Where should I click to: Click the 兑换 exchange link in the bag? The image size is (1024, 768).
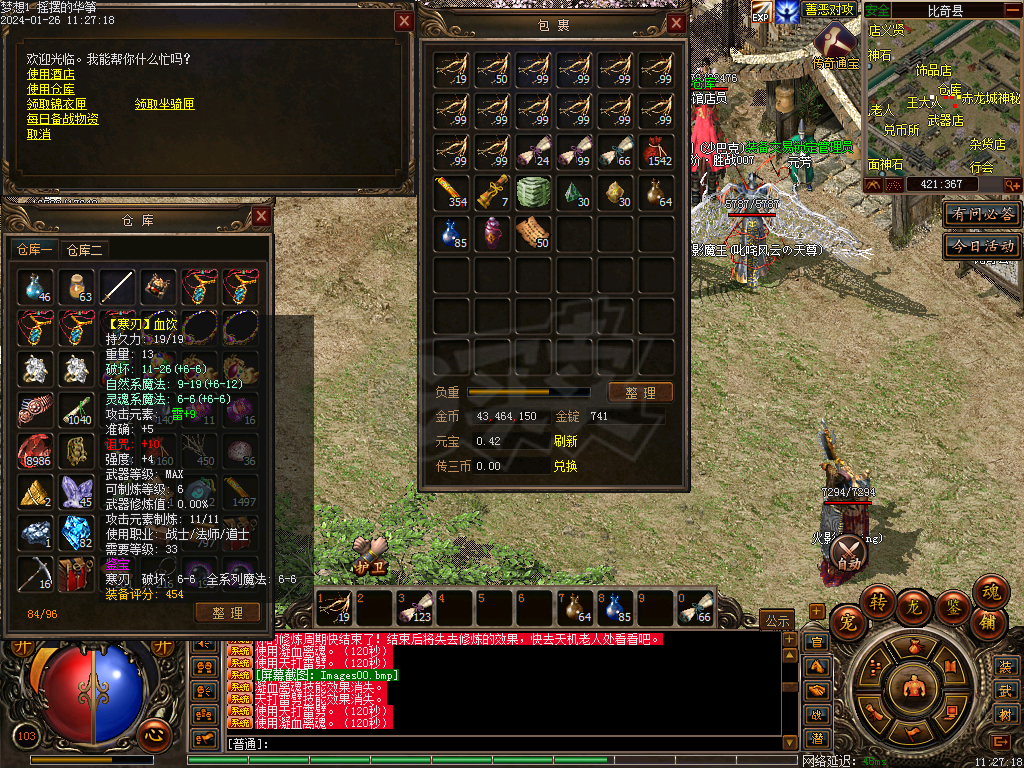(x=565, y=466)
